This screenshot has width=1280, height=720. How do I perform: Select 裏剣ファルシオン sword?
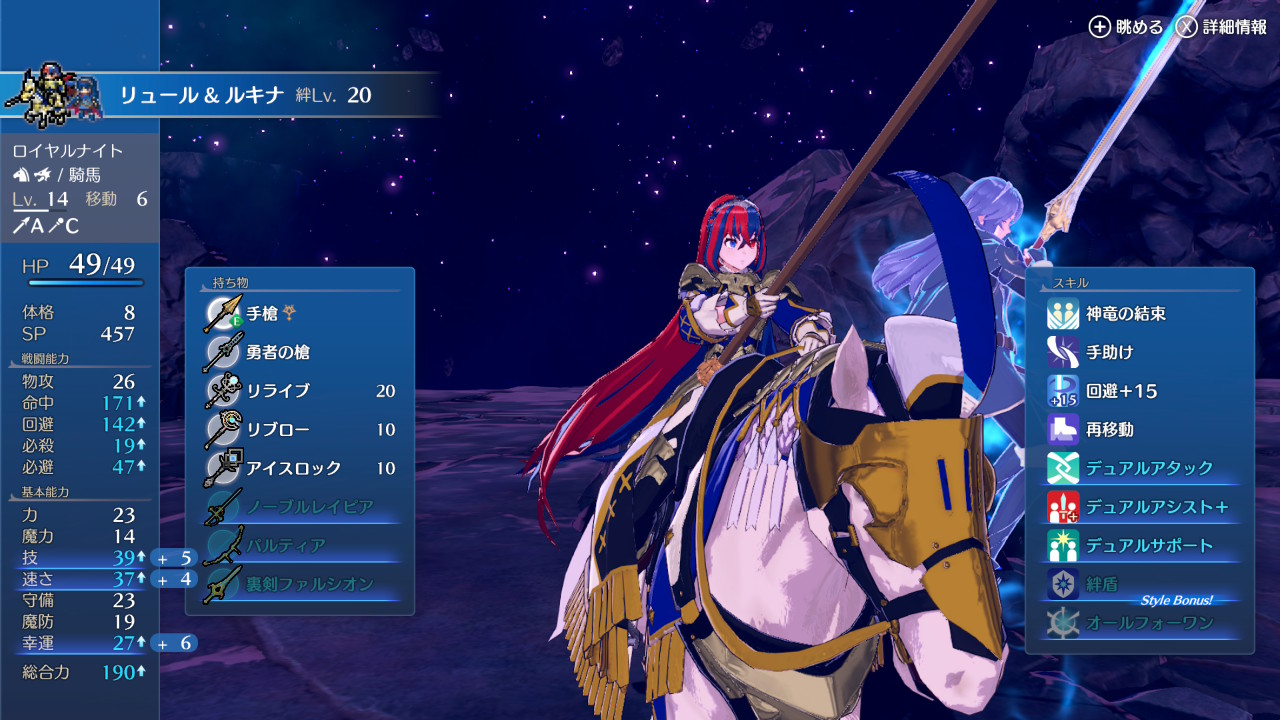[x=309, y=584]
